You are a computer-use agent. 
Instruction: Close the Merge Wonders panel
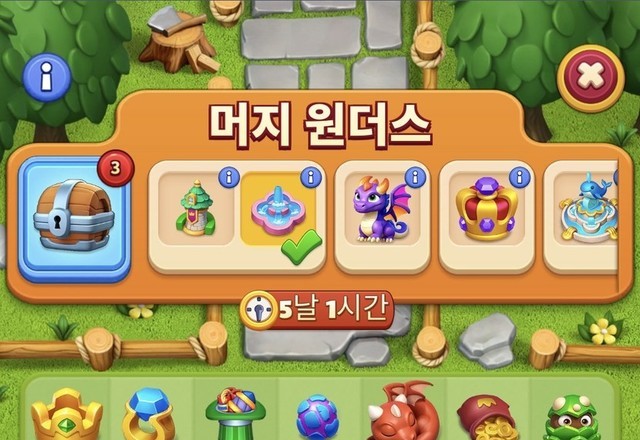click(x=590, y=76)
